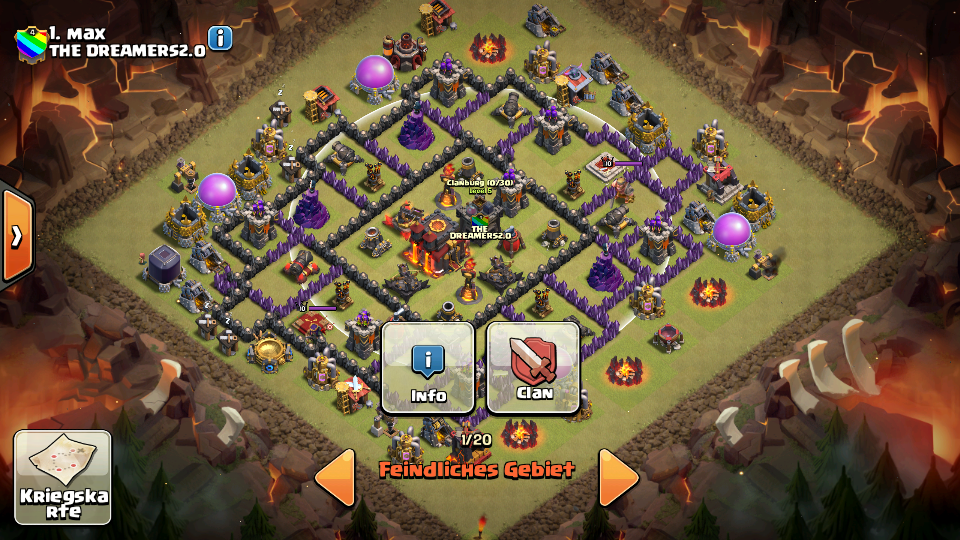Expand the orange side panel arrow tab

point(17,235)
